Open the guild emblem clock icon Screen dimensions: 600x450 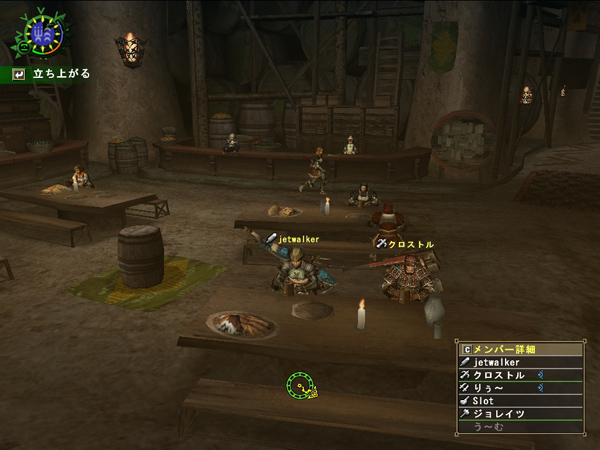[40, 35]
